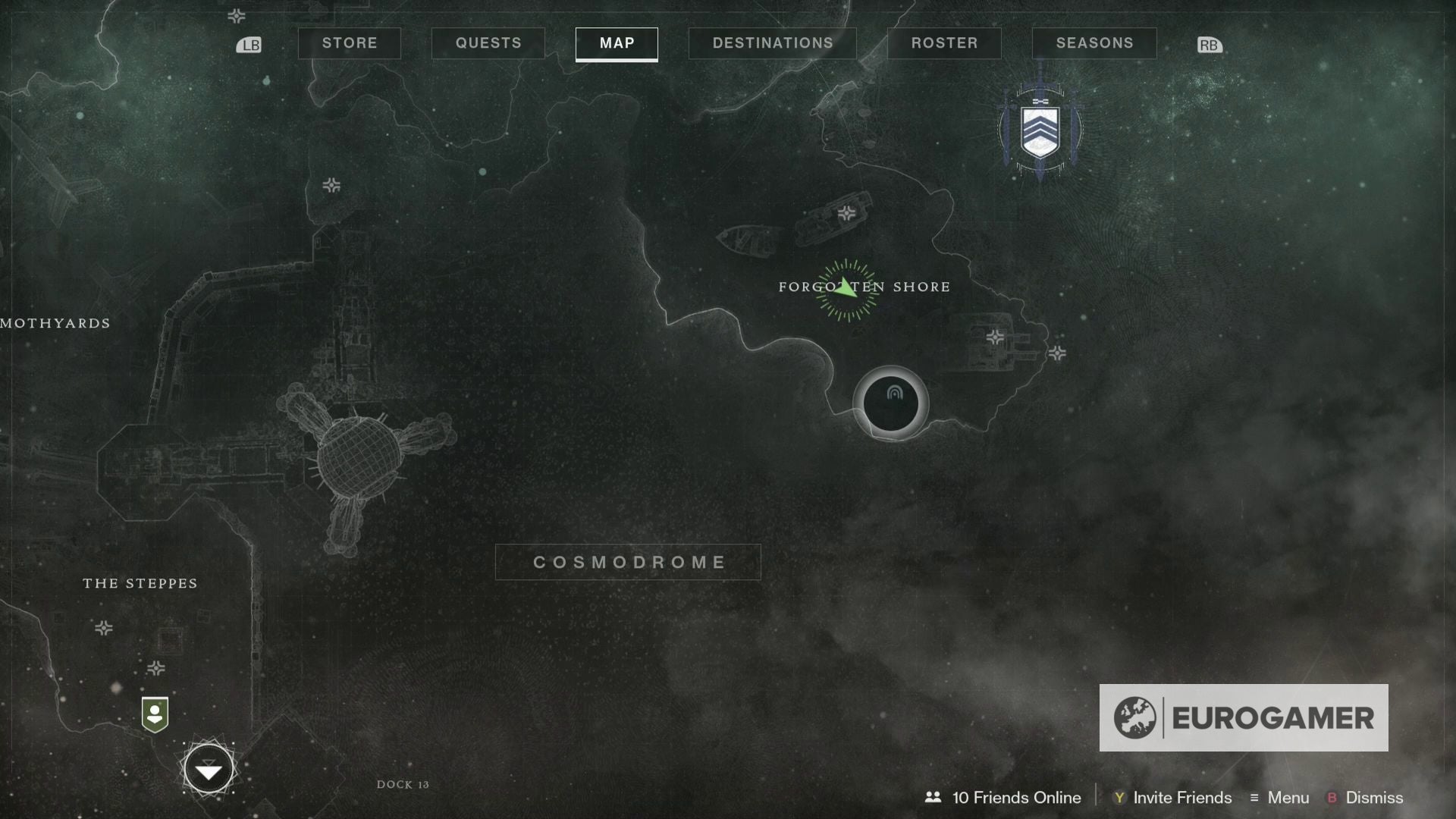
Task: Select the landing zone diamond icon at bottom left
Action: coord(209,769)
